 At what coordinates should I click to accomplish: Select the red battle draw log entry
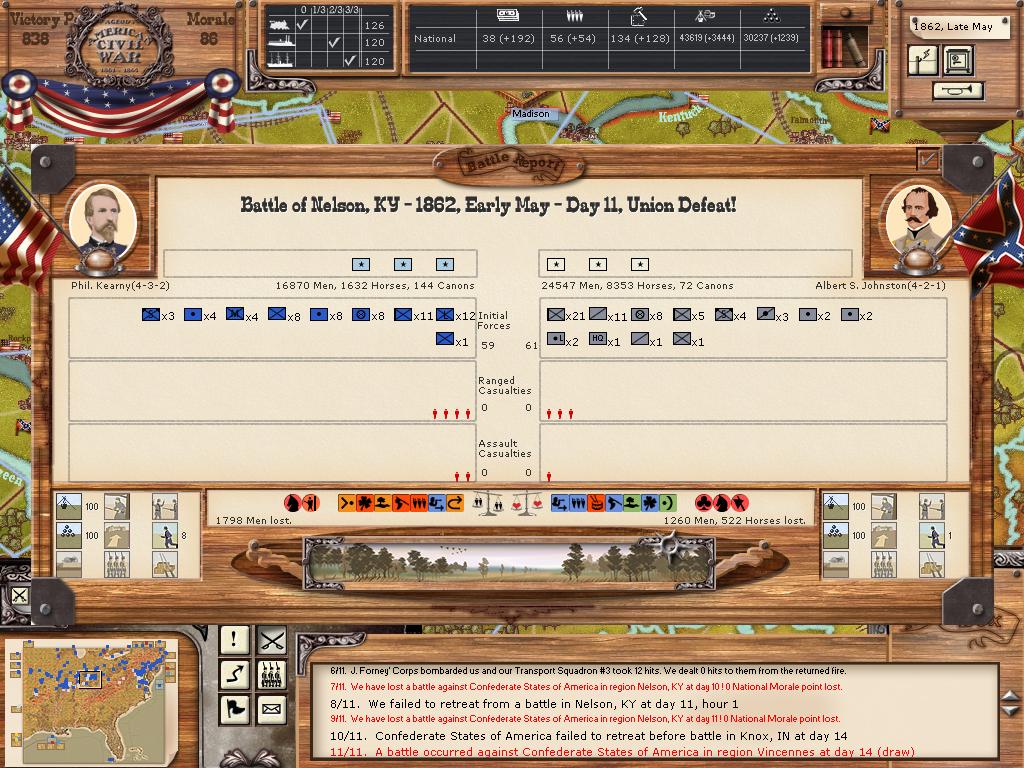click(644, 752)
